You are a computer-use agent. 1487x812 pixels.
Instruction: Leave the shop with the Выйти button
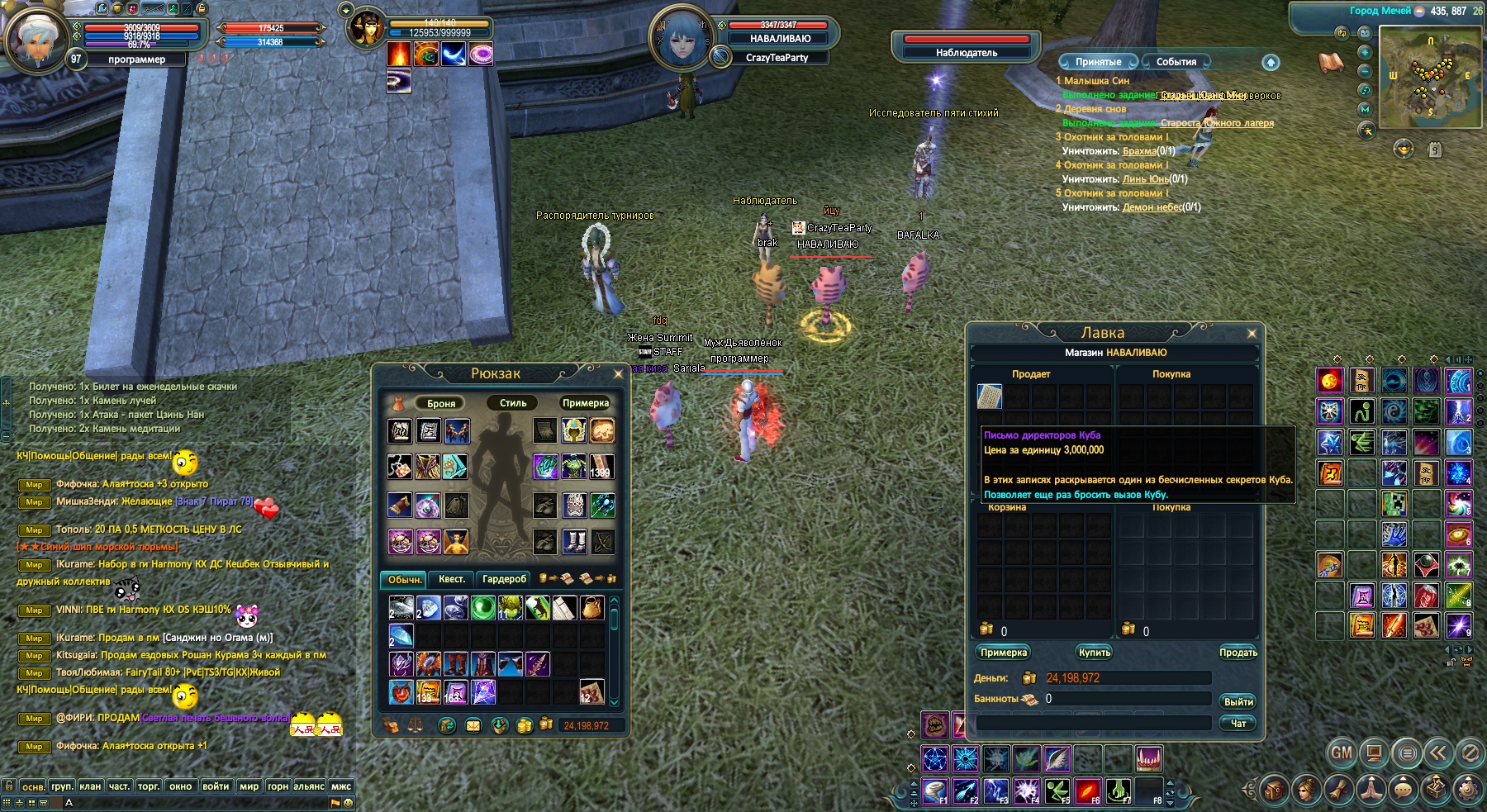coord(1238,701)
